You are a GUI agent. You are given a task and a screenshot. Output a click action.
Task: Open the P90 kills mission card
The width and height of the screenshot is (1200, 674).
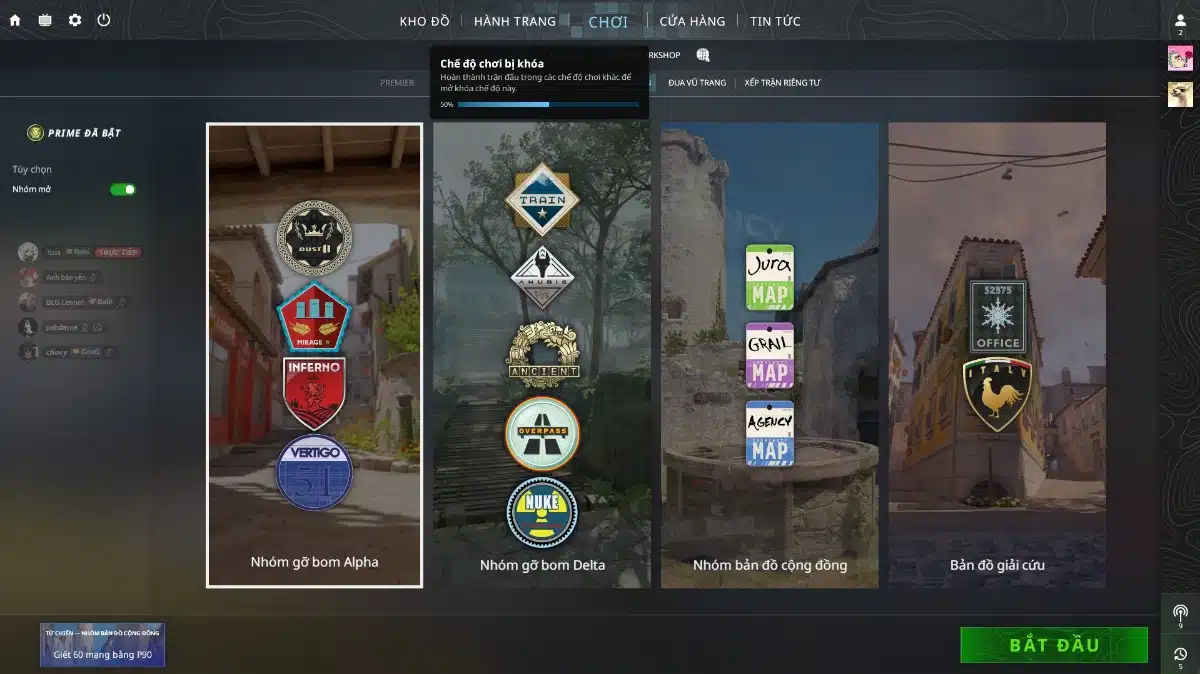pos(102,645)
